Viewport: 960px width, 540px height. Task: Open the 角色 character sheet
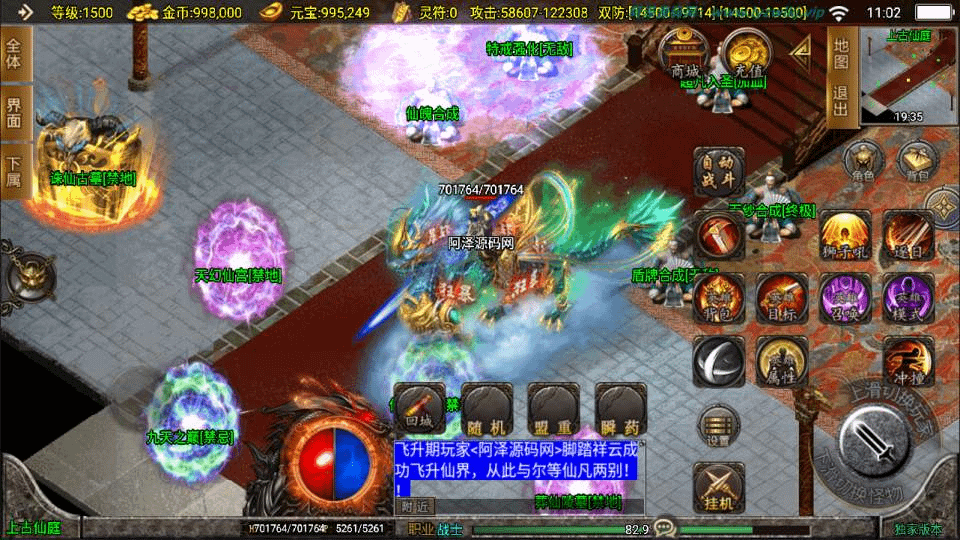(861, 162)
